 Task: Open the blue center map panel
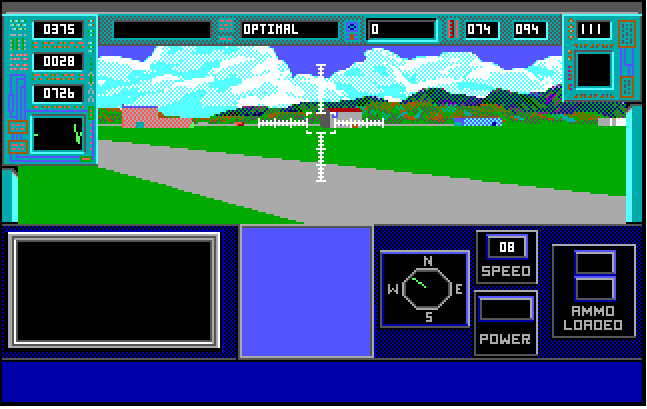pos(306,291)
